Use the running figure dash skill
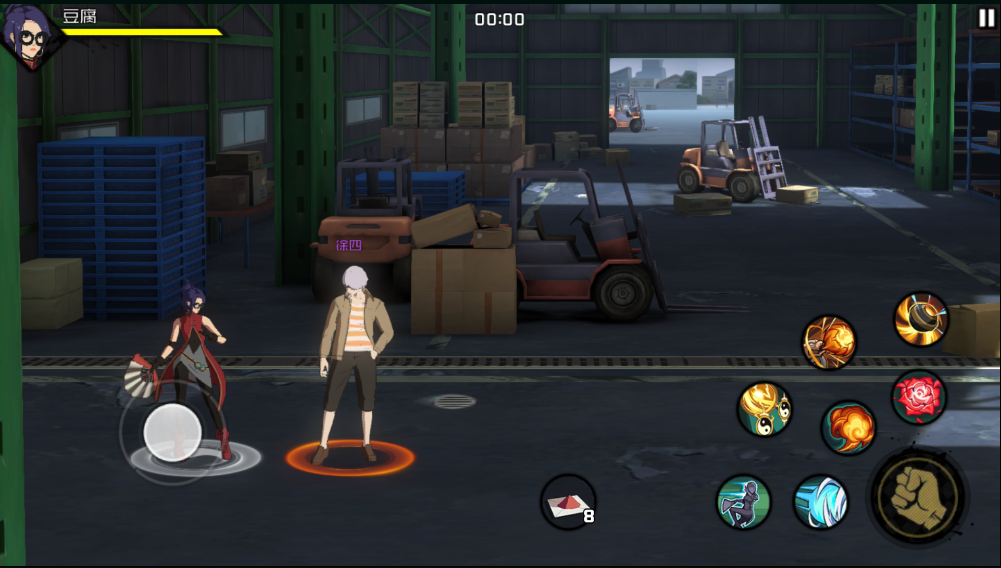Viewport: 1001px width, 568px height. [743, 502]
